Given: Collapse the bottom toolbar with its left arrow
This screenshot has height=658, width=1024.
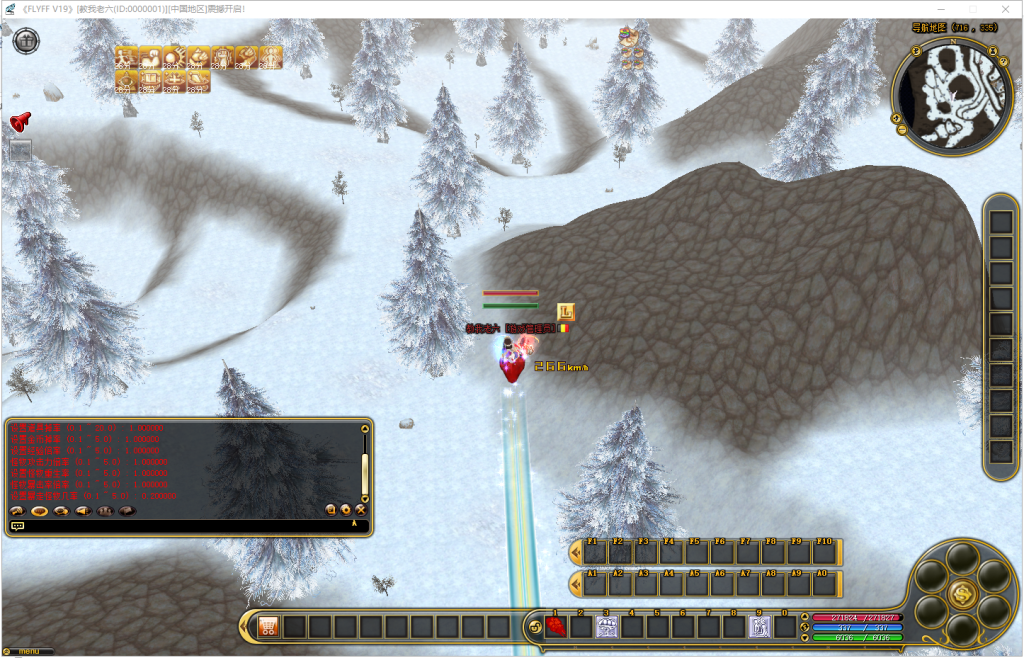Looking at the screenshot, I should click(x=247, y=627).
